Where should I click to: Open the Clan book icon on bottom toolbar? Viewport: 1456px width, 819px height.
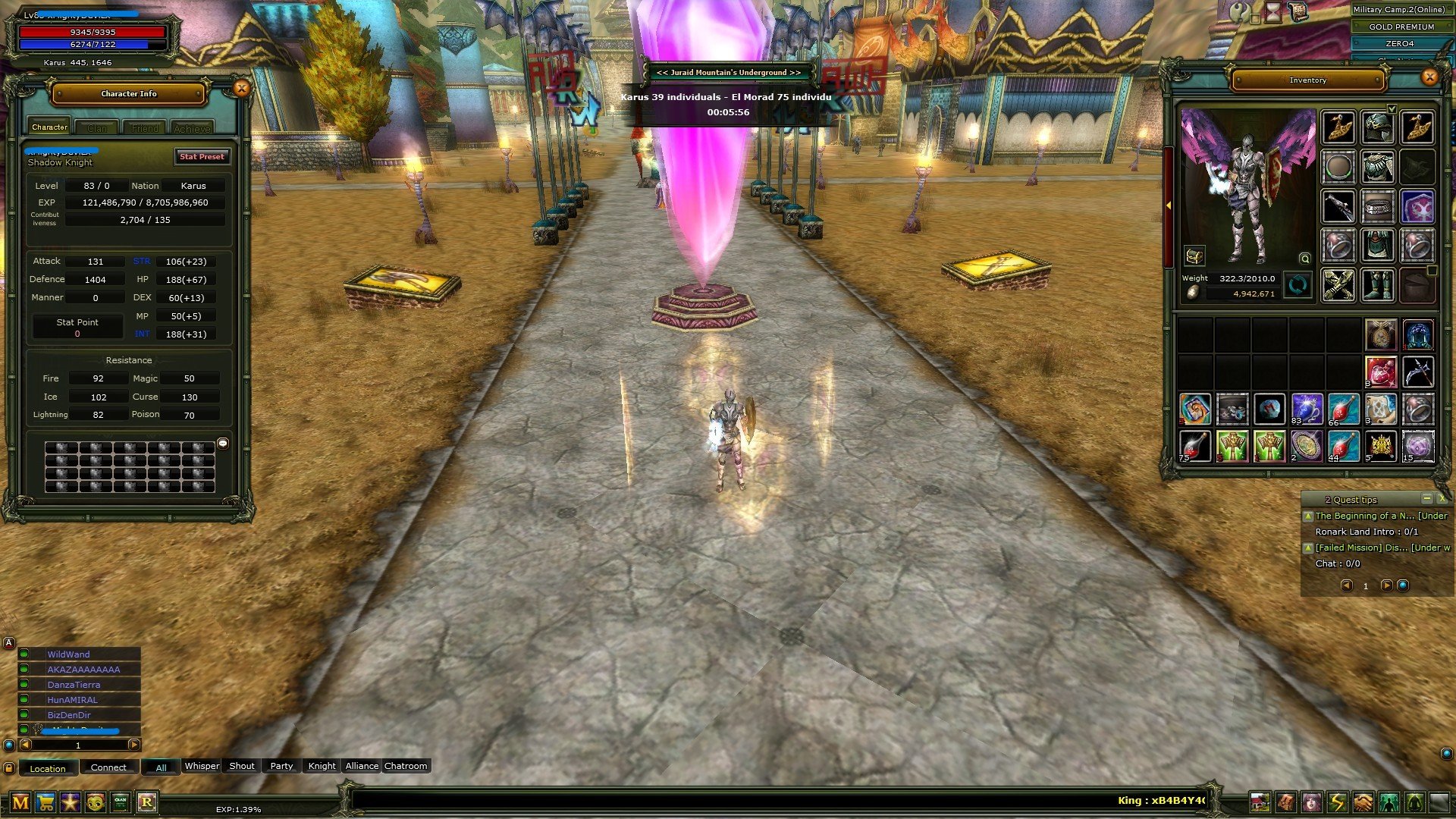coord(120,802)
